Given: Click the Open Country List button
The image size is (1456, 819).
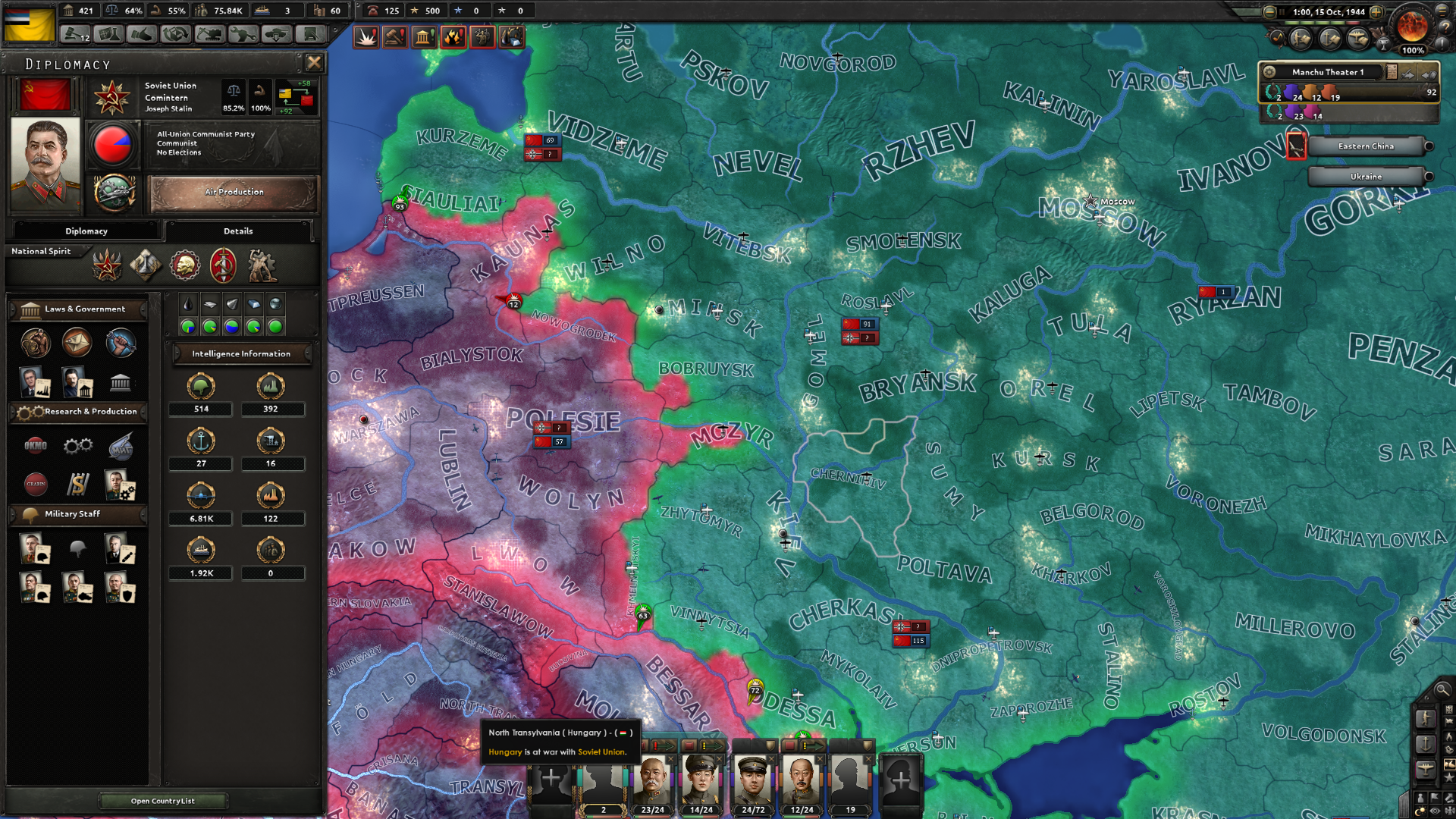Looking at the screenshot, I should [x=162, y=801].
